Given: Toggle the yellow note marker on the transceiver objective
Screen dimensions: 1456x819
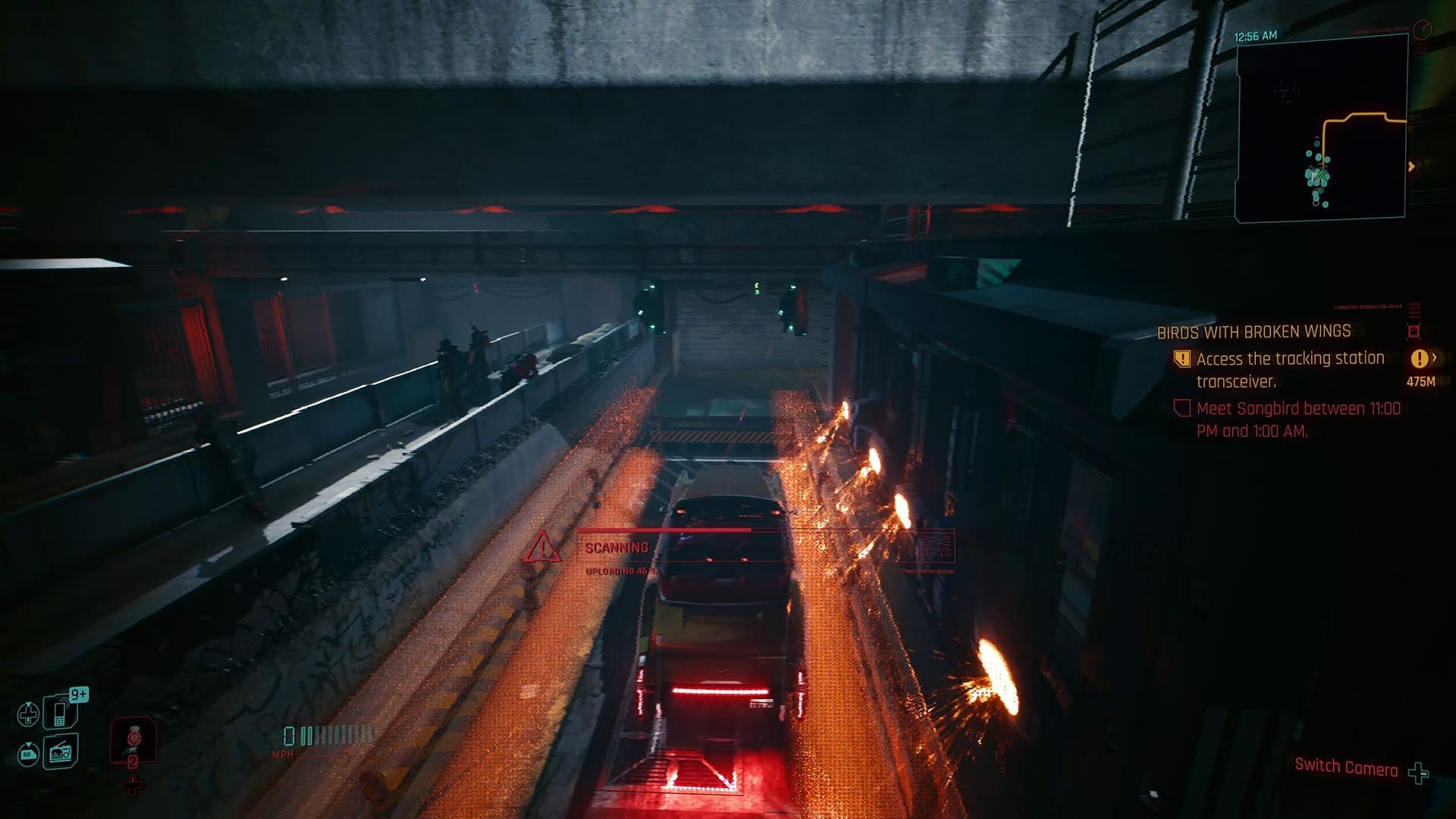Looking at the screenshot, I should click(x=1183, y=359).
